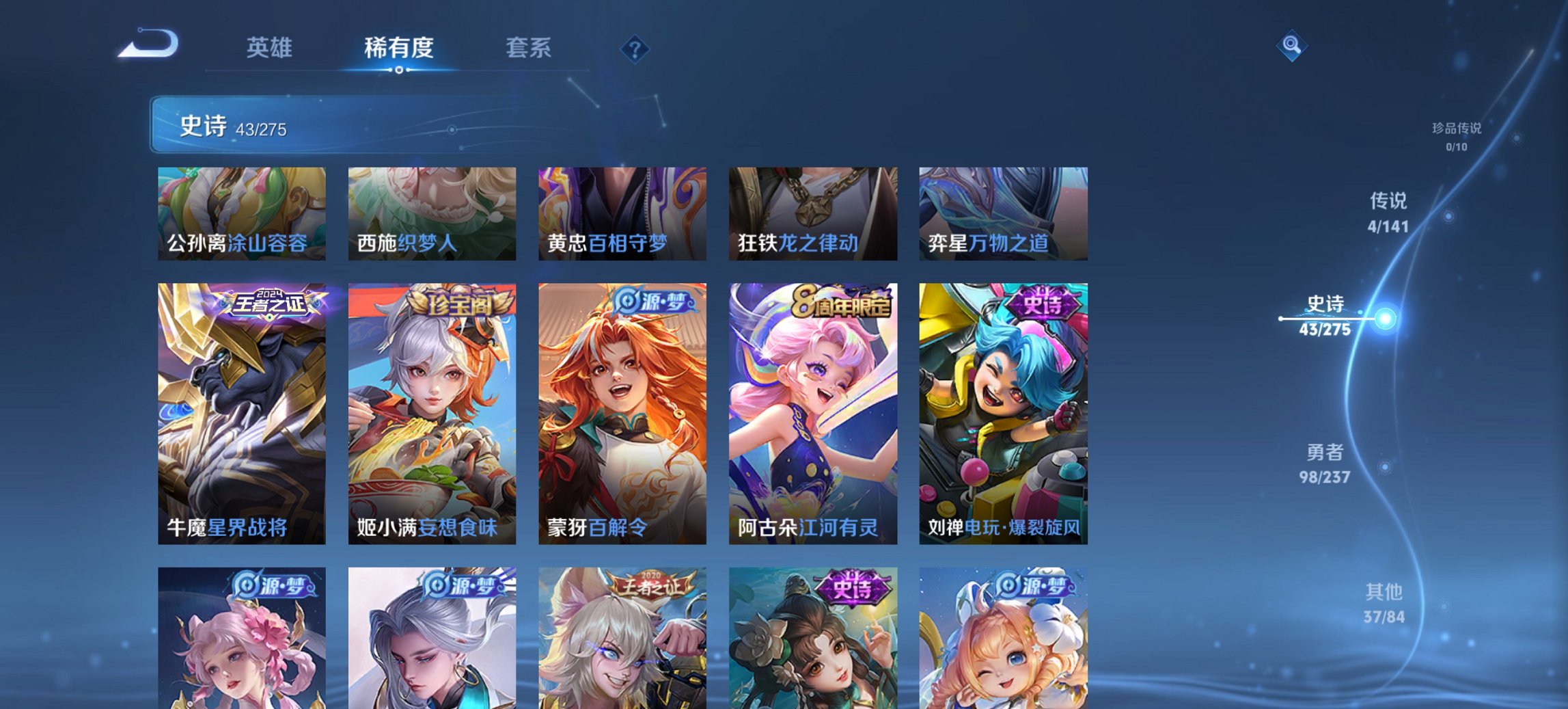Switch to the 英雄 tab
This screenshot has height=709, width=1568.
pyautogui.click(x=272, y=49)
